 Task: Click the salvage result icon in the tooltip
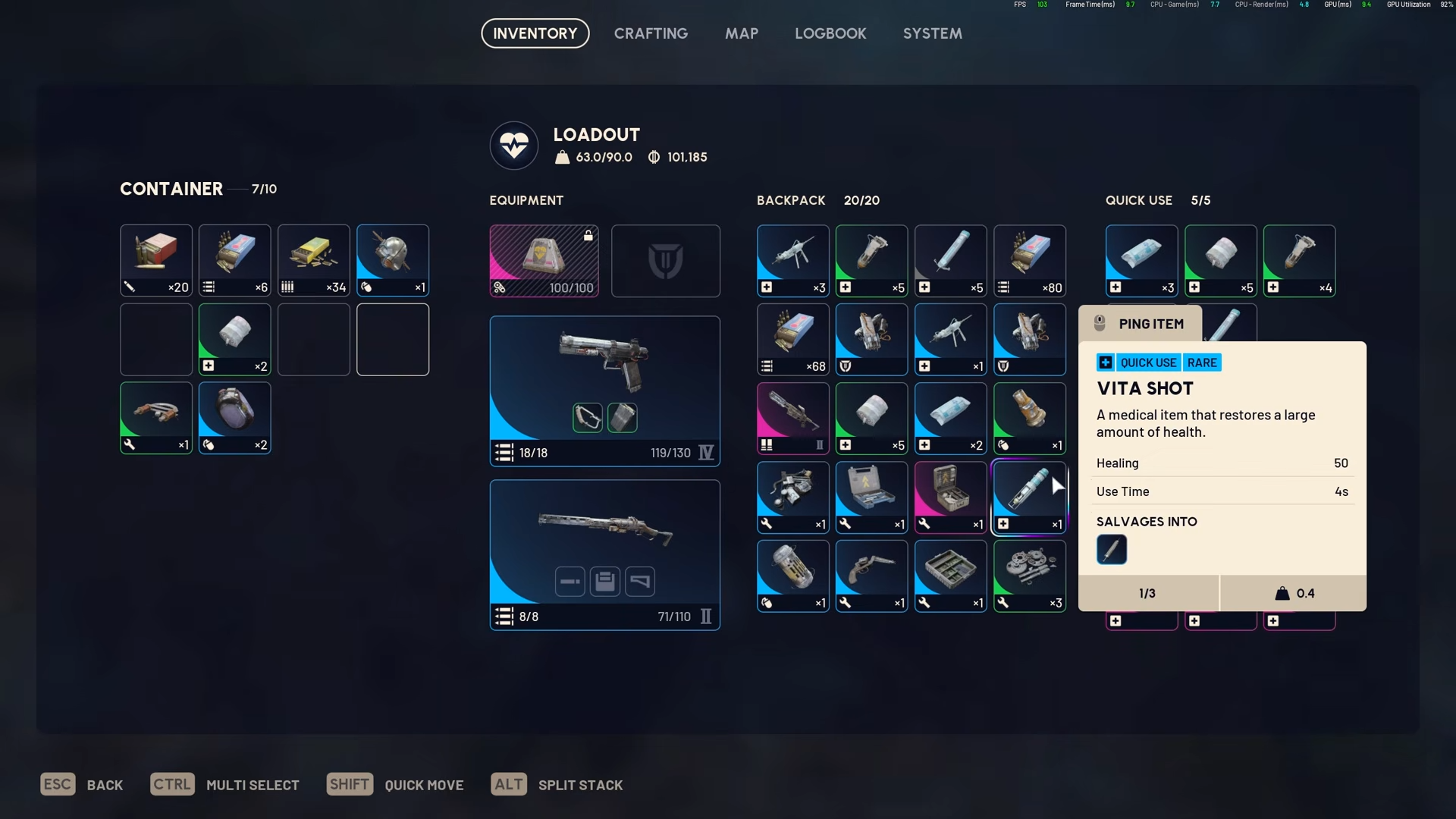pos(1111,549)
